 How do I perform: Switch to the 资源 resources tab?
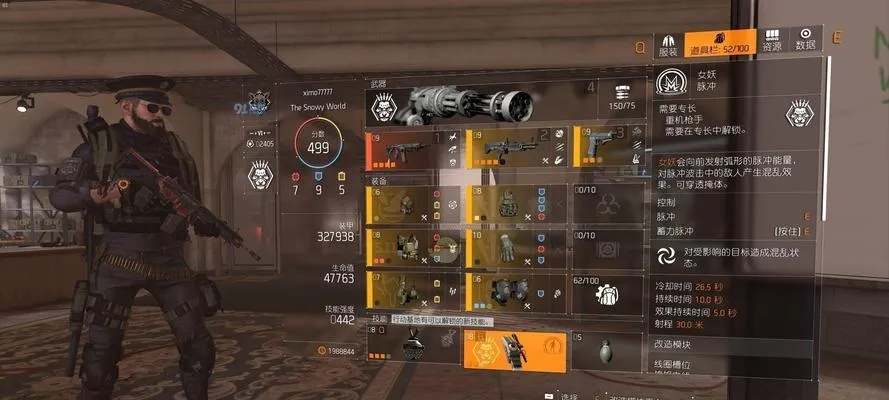click(x=771, y=42)
